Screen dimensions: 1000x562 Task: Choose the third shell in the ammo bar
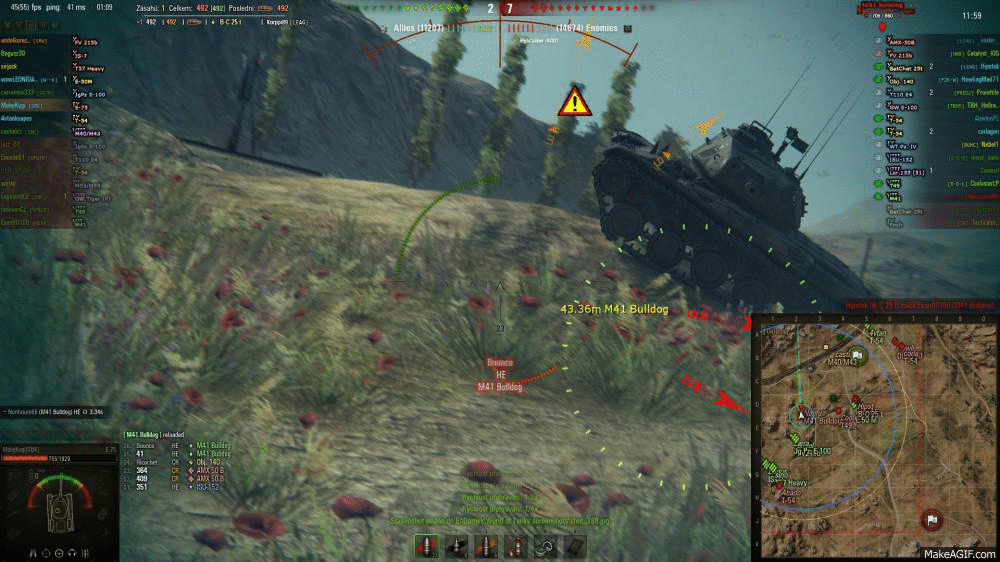click(487, 545)
